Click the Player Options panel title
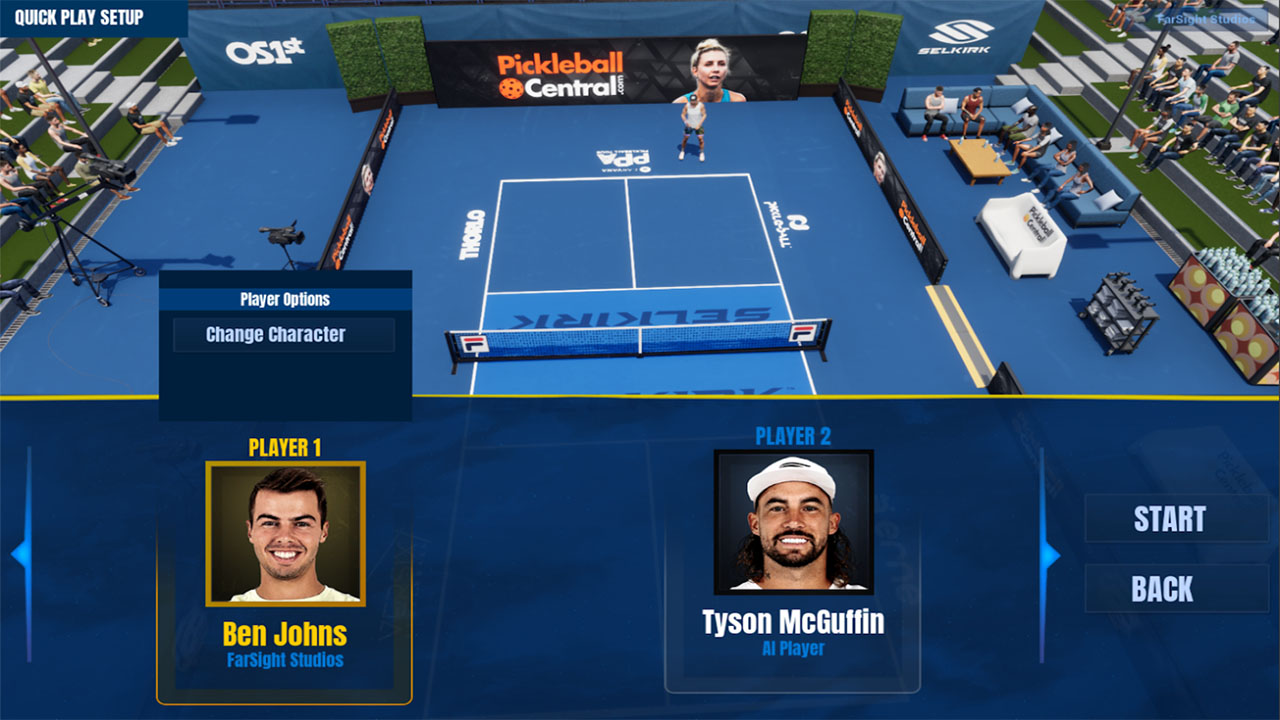This screenshot has width=1280, height=720. click(287, 299)
